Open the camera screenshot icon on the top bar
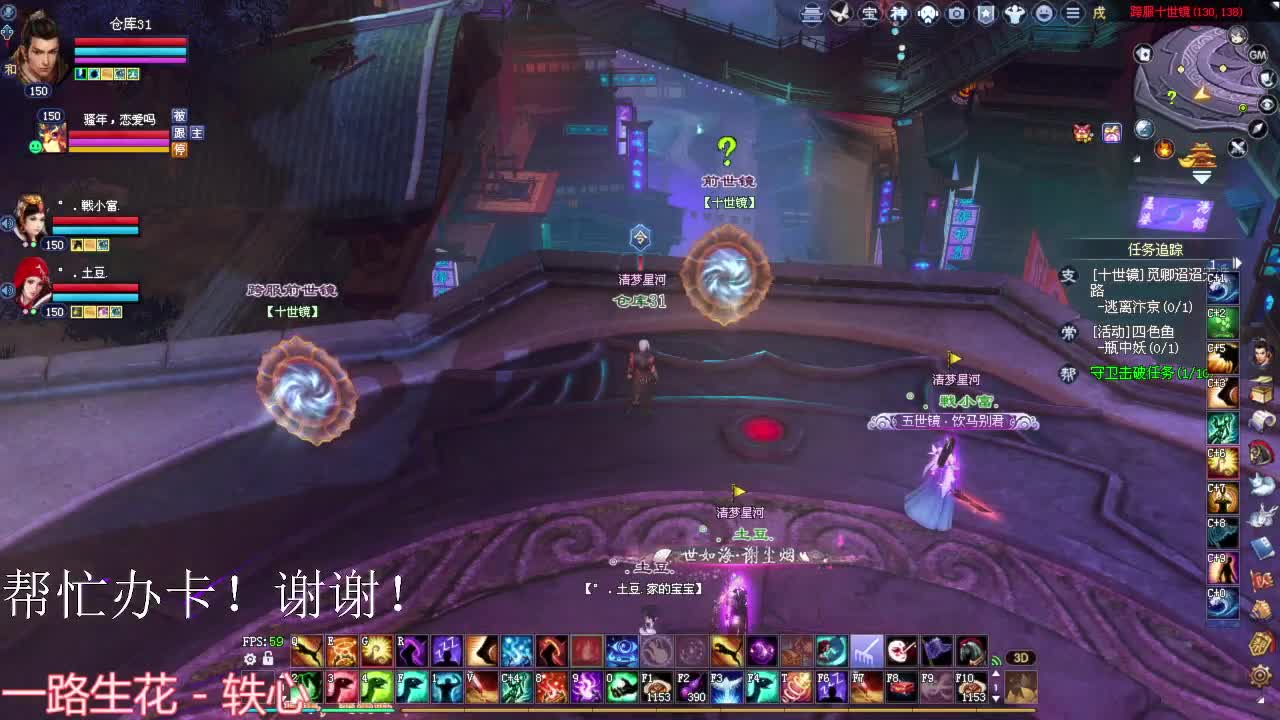Viewport: 1280px width, 720px height. click(956, 14)
